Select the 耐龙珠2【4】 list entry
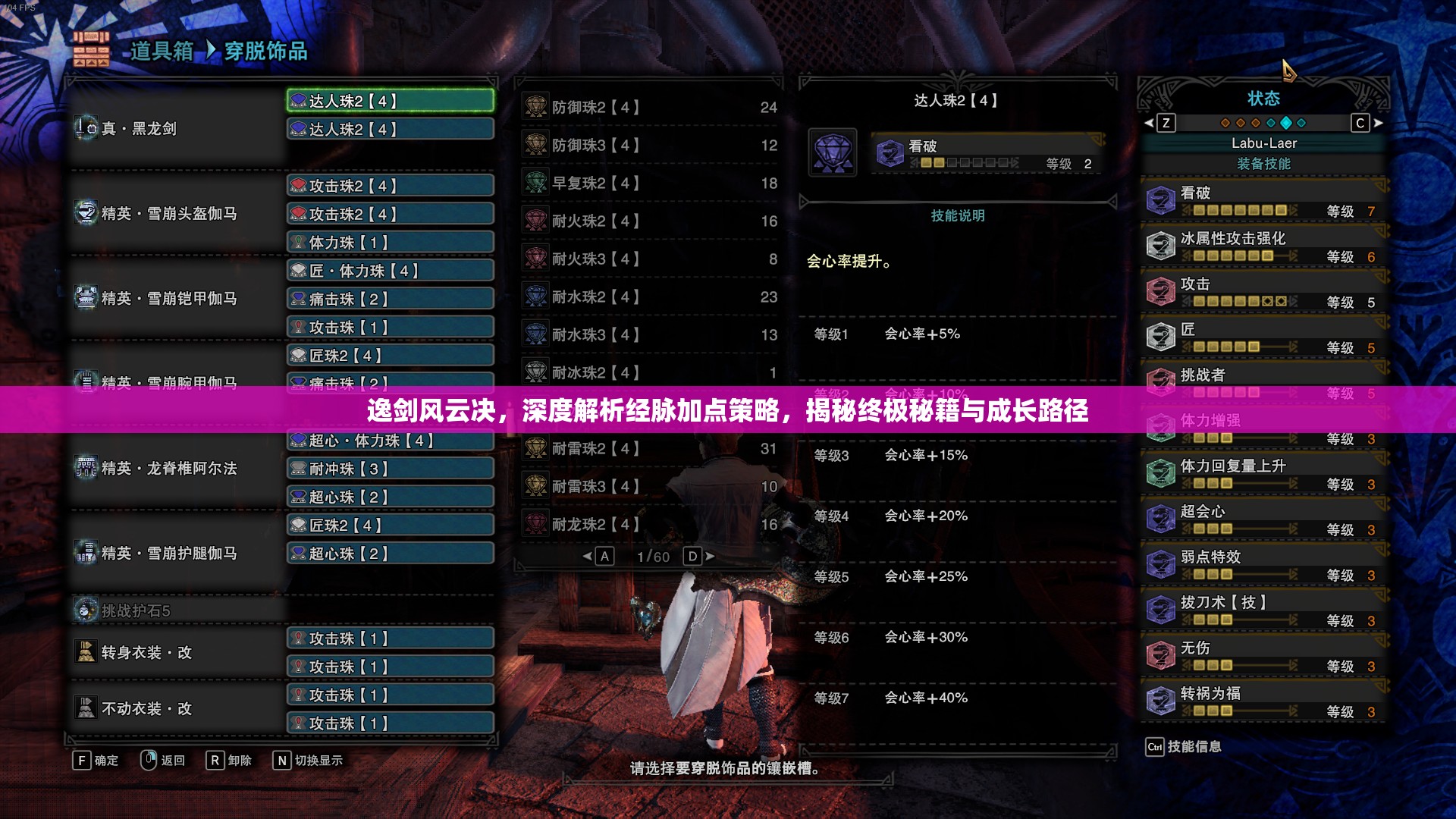Screen dimensions: 1456x819 [x=650, y=525]
